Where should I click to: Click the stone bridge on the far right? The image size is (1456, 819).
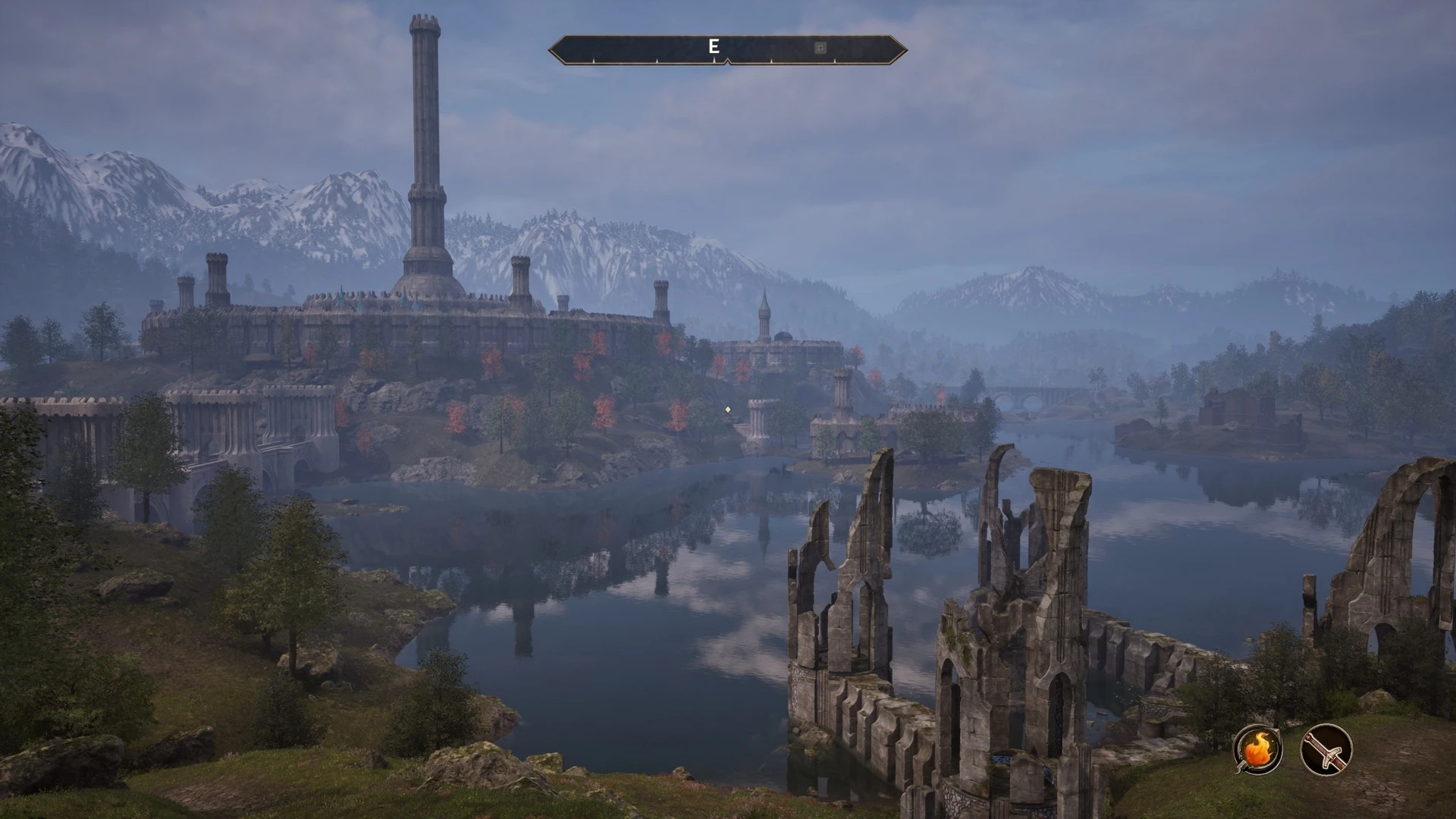[1025, 394]
